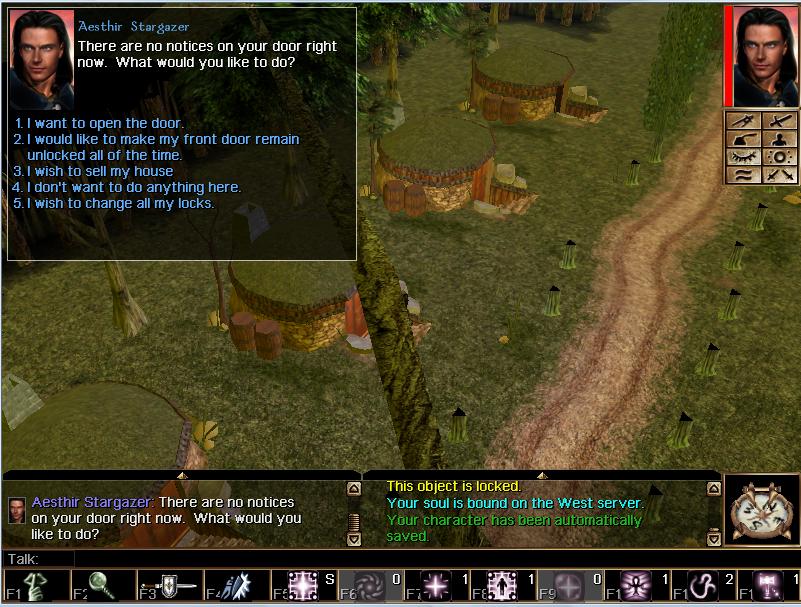Activate the sword and shield quickslot
The width and height of the screenshot is (801, 607).
pos(167,587)
